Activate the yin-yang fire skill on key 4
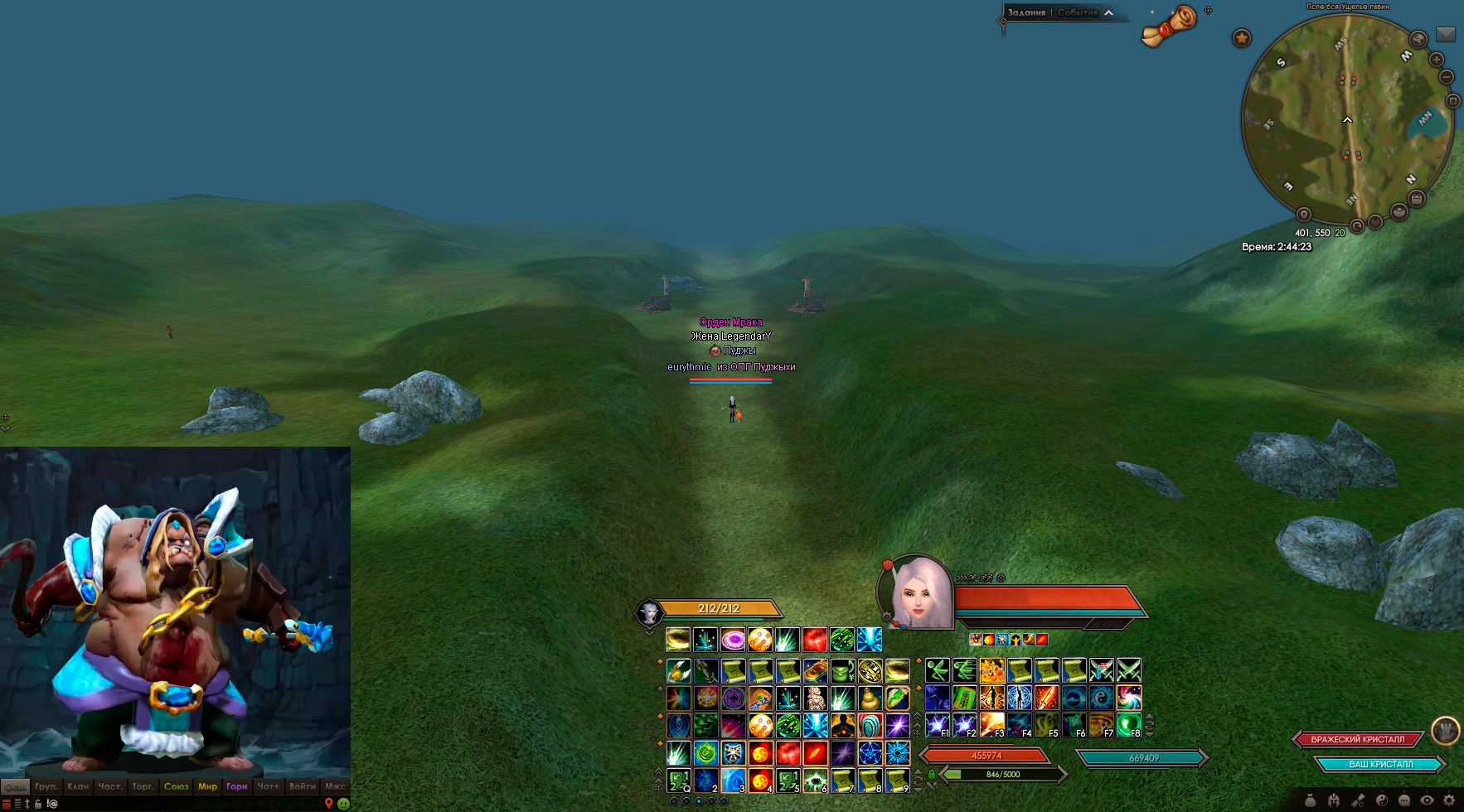Viewport: 1464px width, 812px height. 760,780
